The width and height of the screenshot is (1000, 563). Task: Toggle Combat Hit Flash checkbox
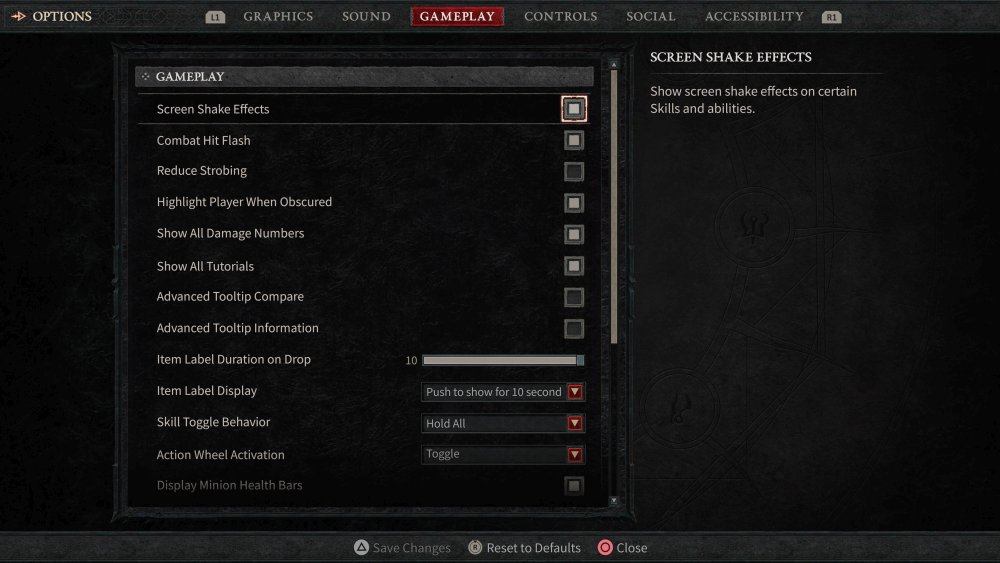point(574,140)
